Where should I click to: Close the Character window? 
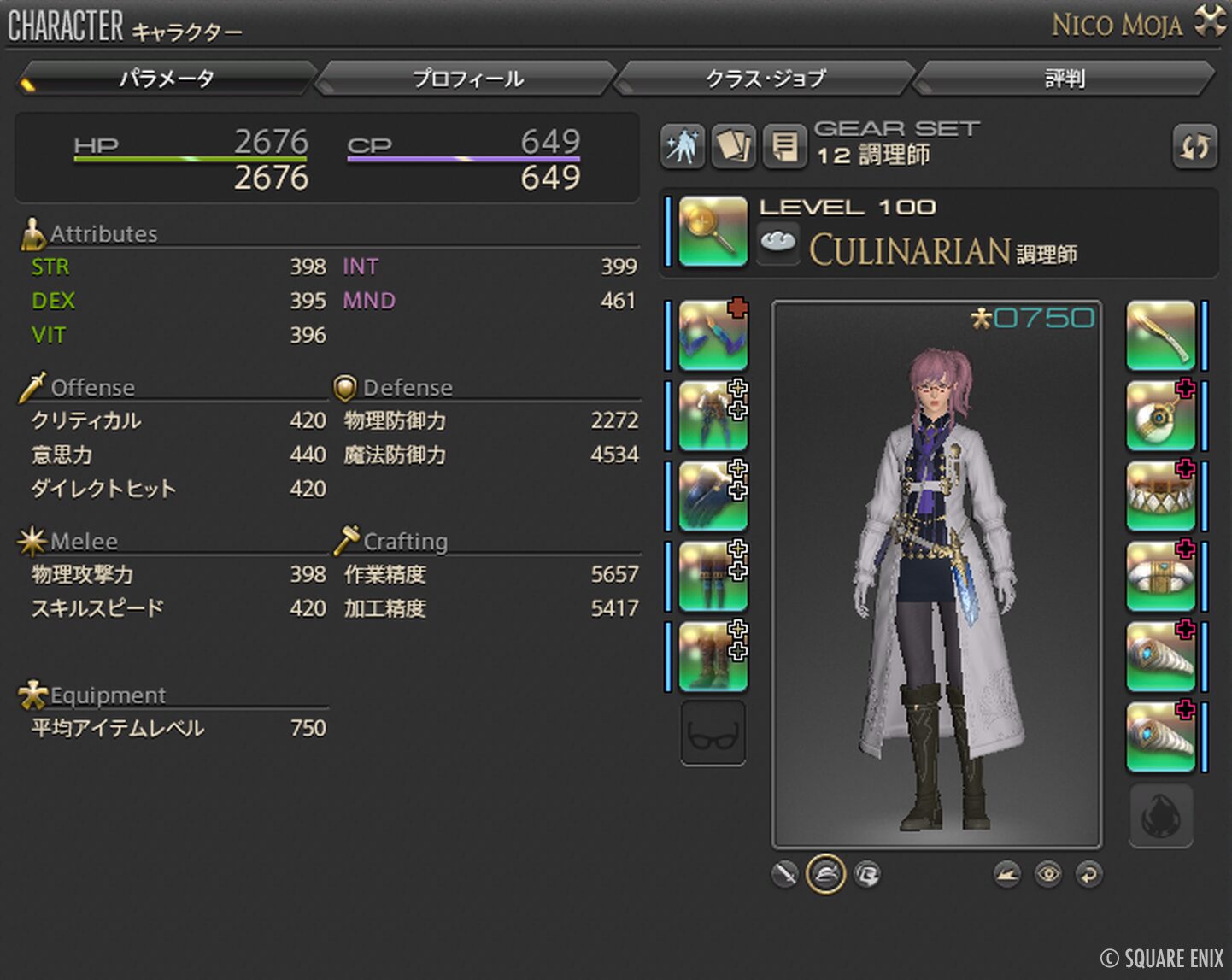point(1210,21)
